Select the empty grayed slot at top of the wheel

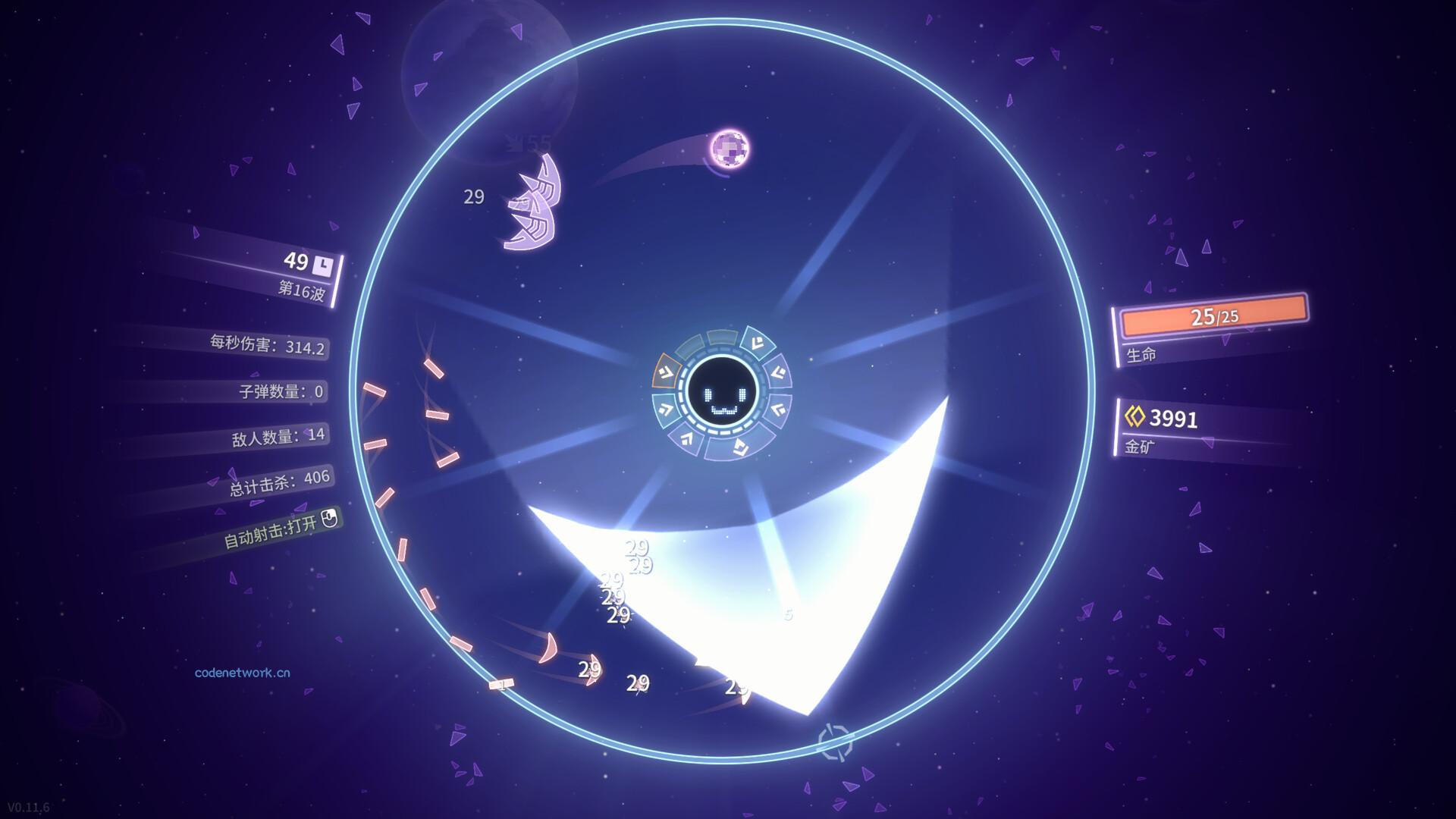pos(721,338)
